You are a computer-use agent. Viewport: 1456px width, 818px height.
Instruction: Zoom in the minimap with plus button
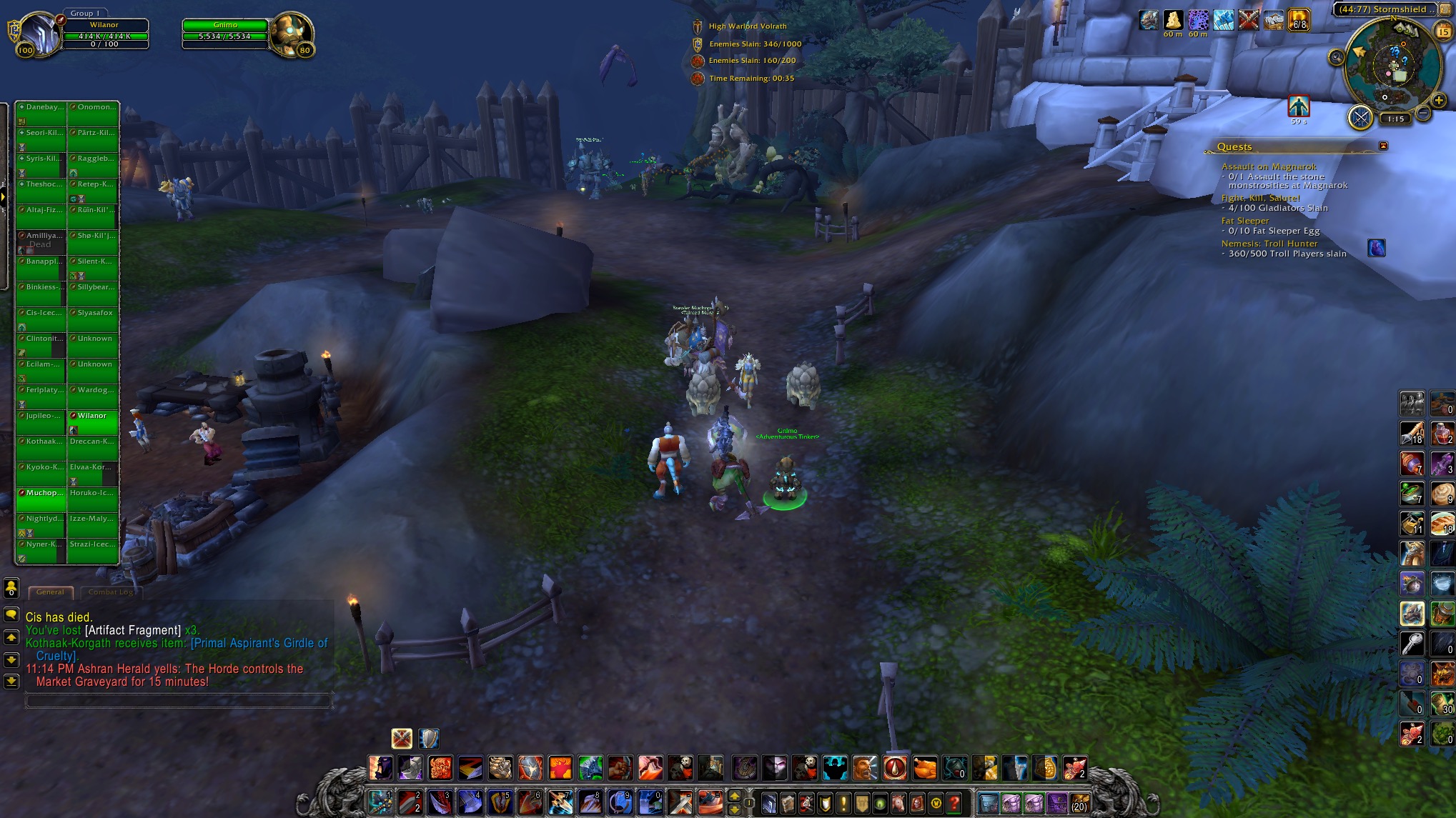1440,101
